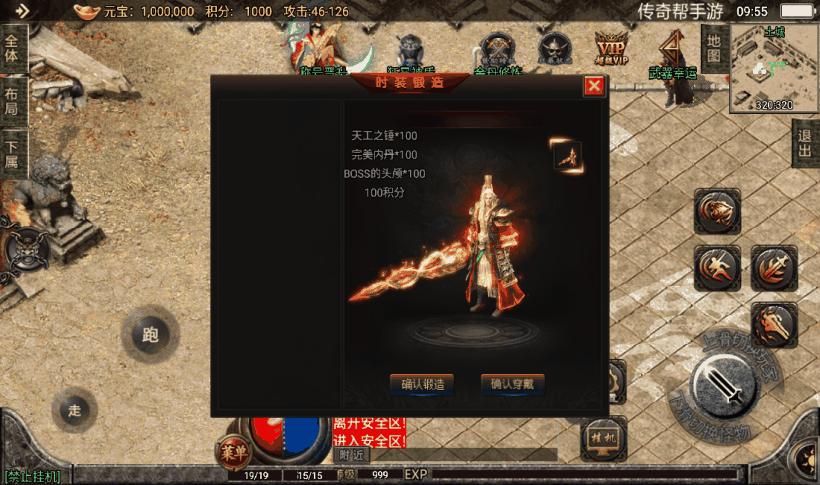
Task: Click the minimap of 土城
Action: pos(774,67)
